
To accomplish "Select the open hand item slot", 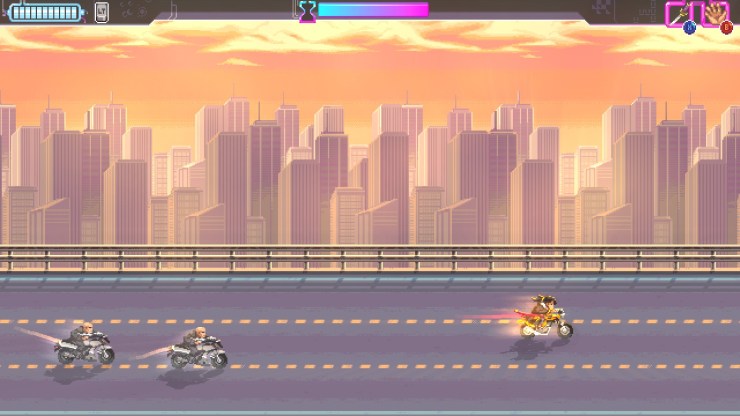I will coord(716,14).
